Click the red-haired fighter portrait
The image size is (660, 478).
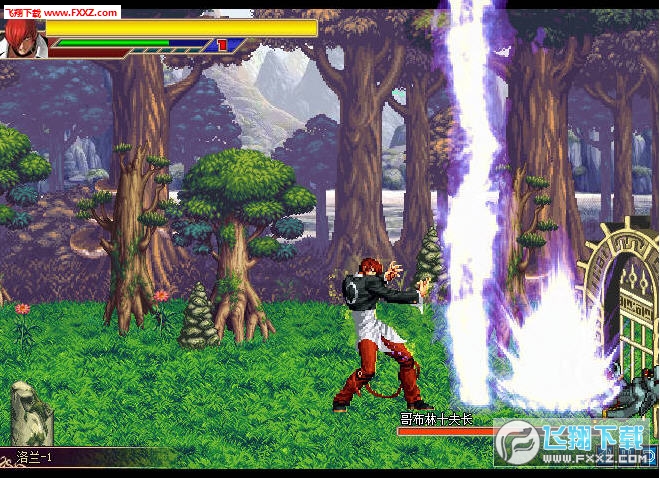coord(20,38)
